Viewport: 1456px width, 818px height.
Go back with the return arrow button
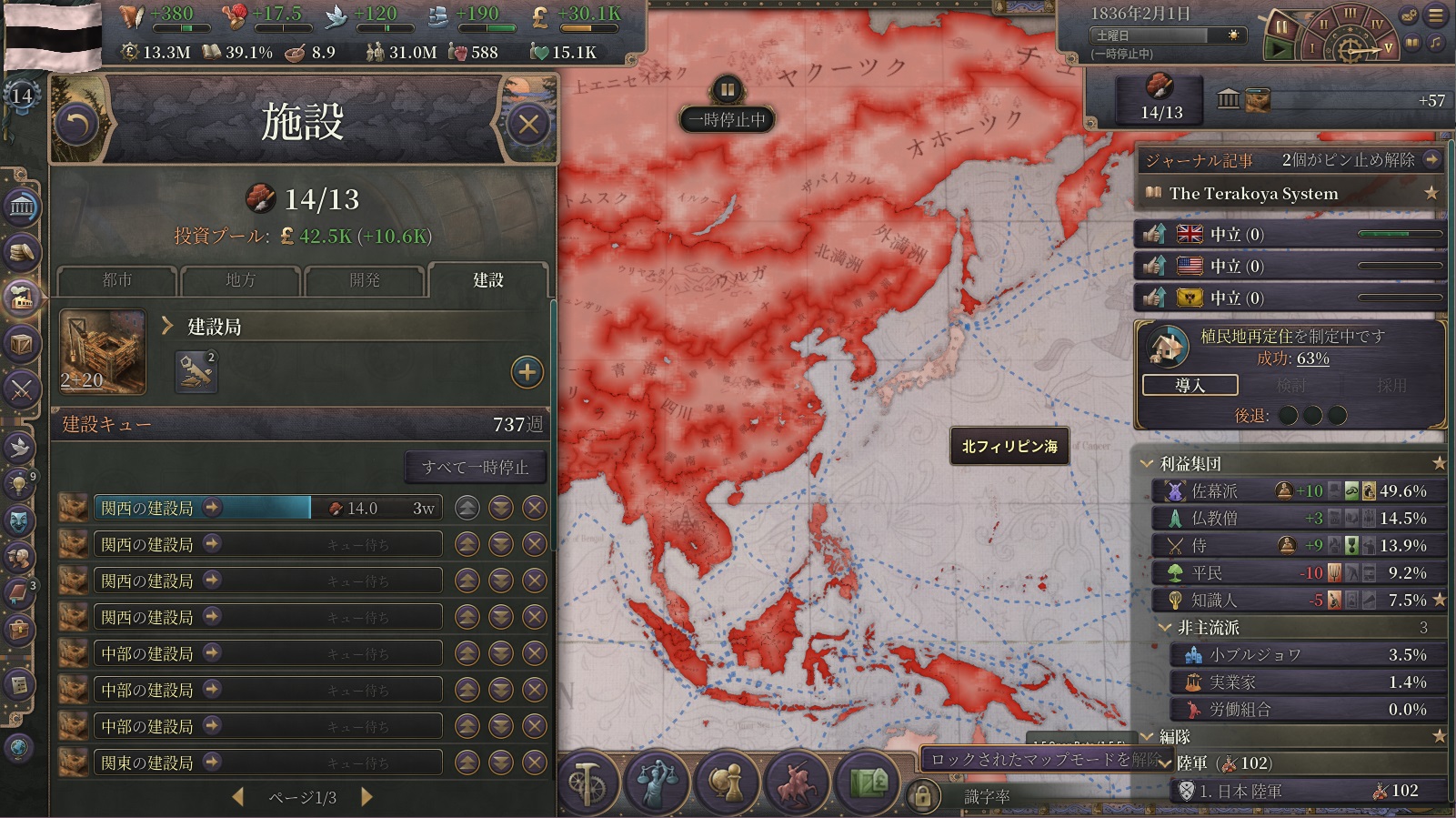[77, 124]
